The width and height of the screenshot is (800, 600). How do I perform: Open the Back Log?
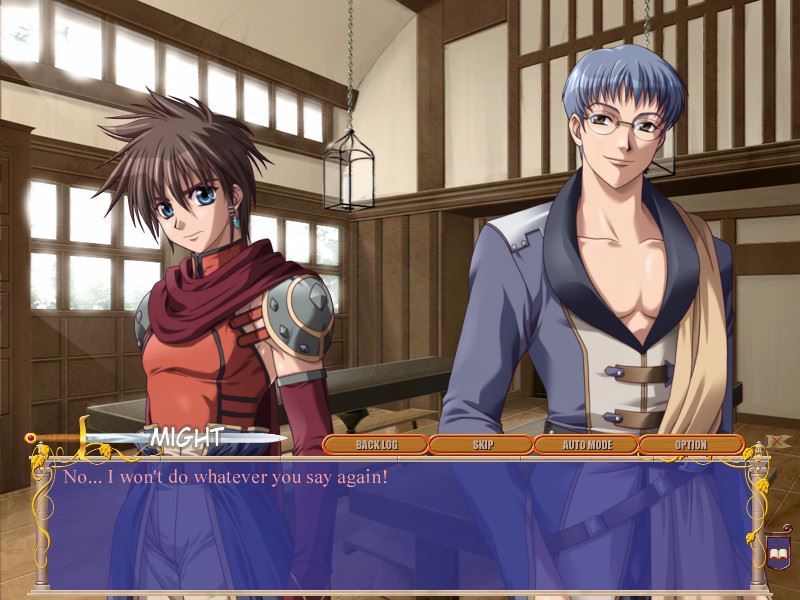coord(375,444)
